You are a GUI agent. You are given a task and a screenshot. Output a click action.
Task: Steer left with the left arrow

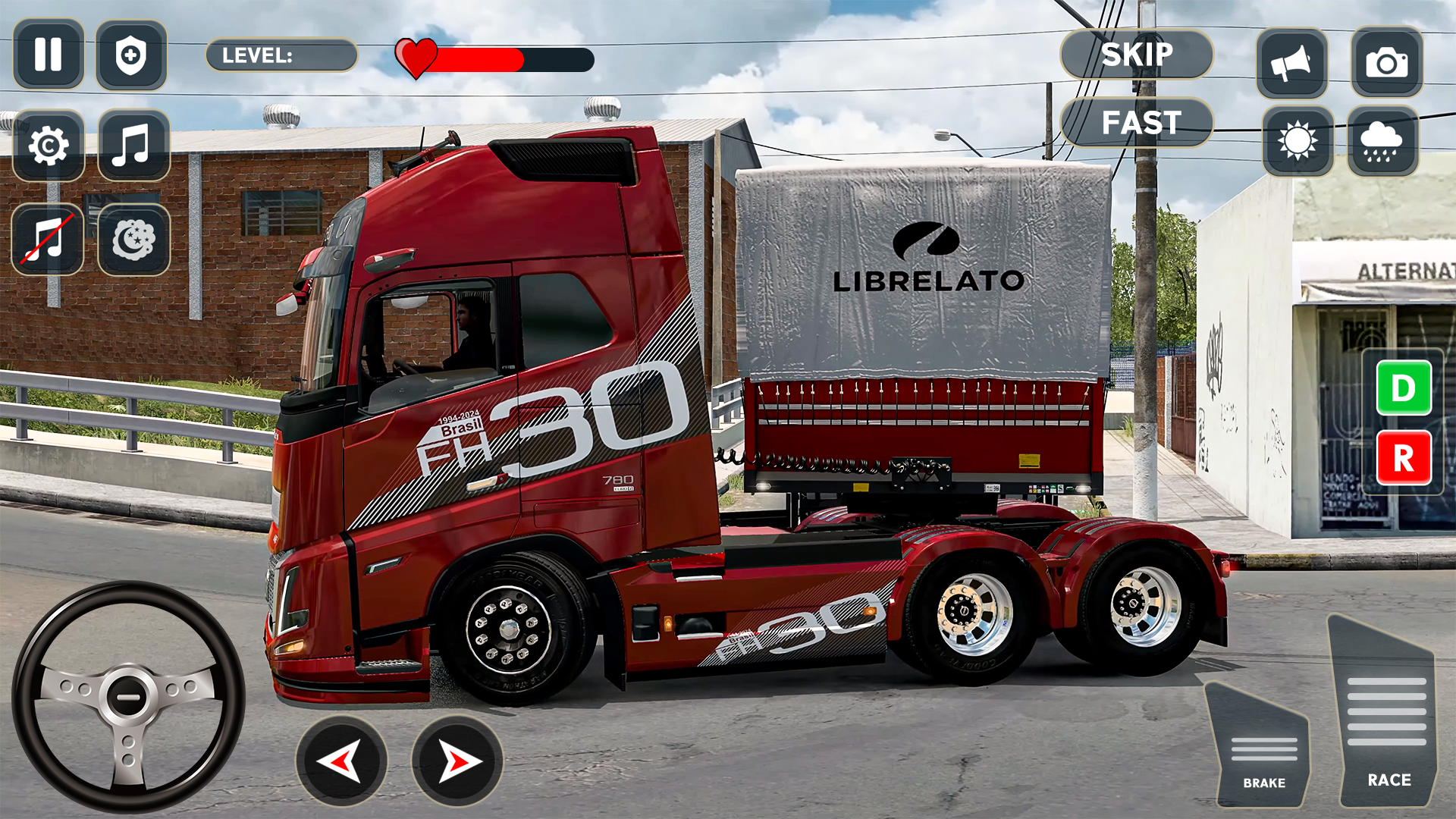tap(343, 761)
